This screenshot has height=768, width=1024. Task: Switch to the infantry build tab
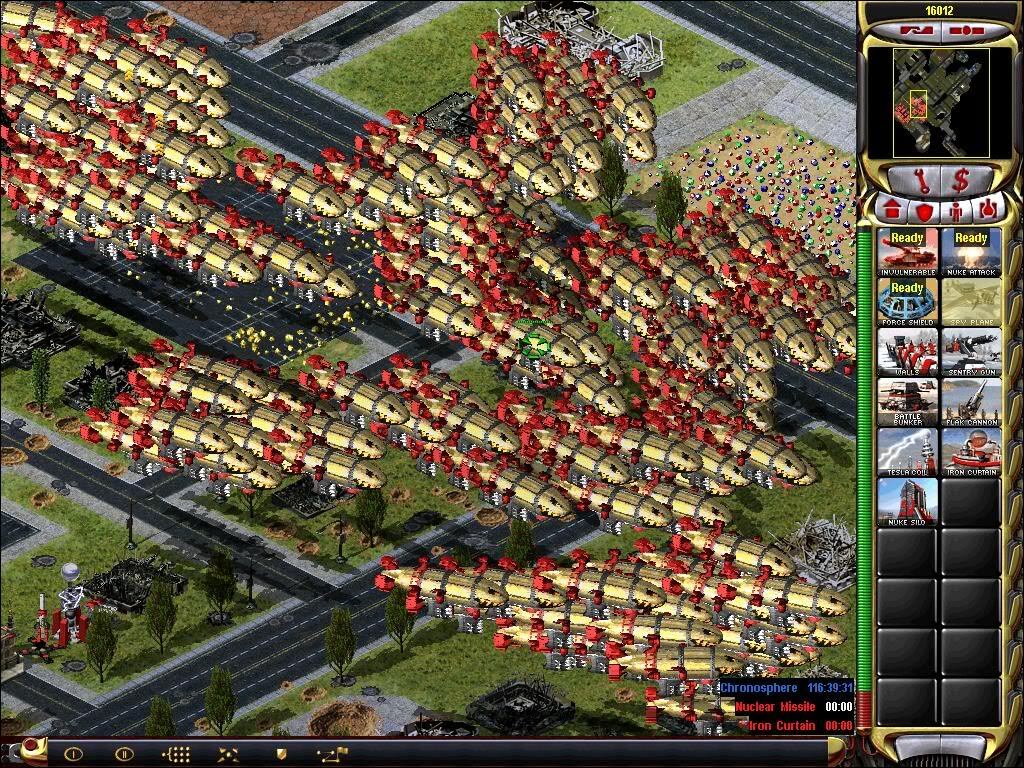pos(954,211)
